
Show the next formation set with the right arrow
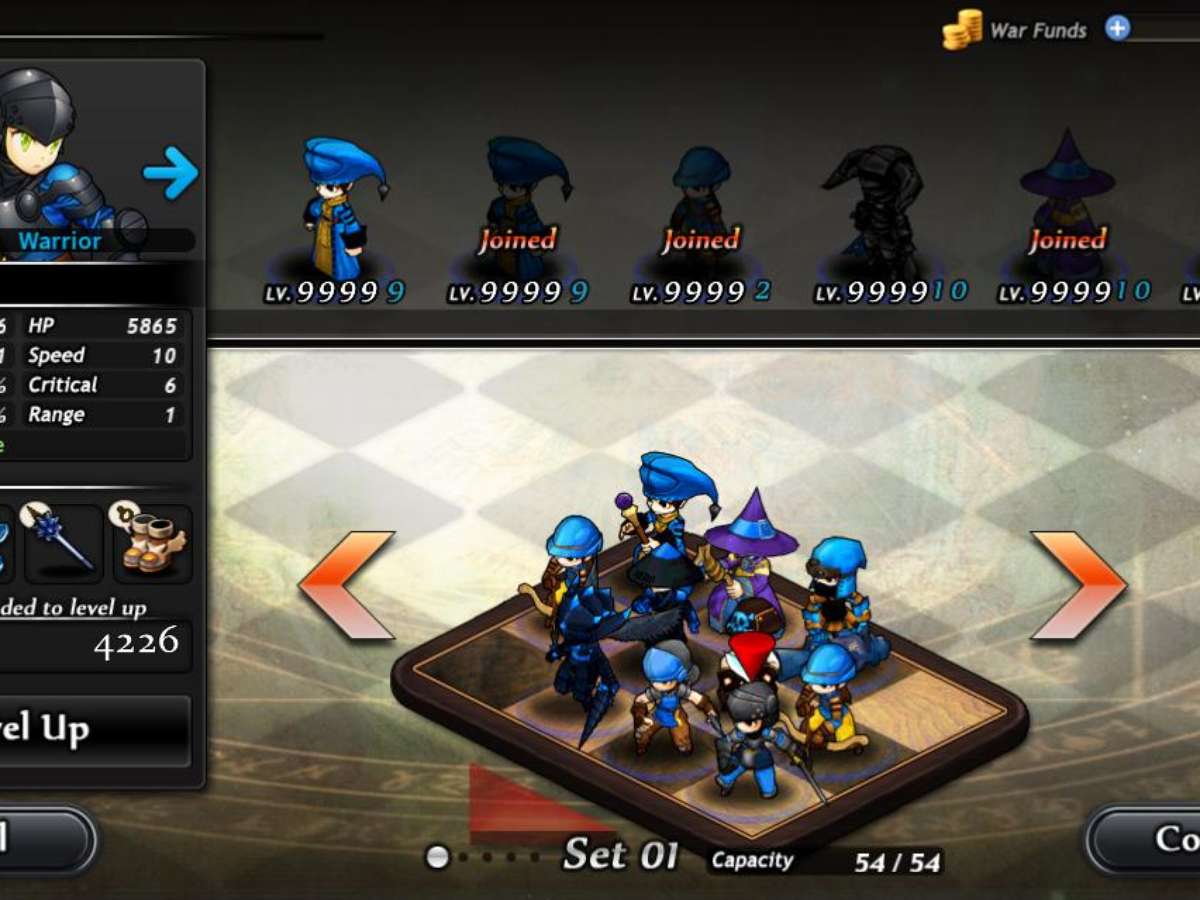tap(1078, 585)
